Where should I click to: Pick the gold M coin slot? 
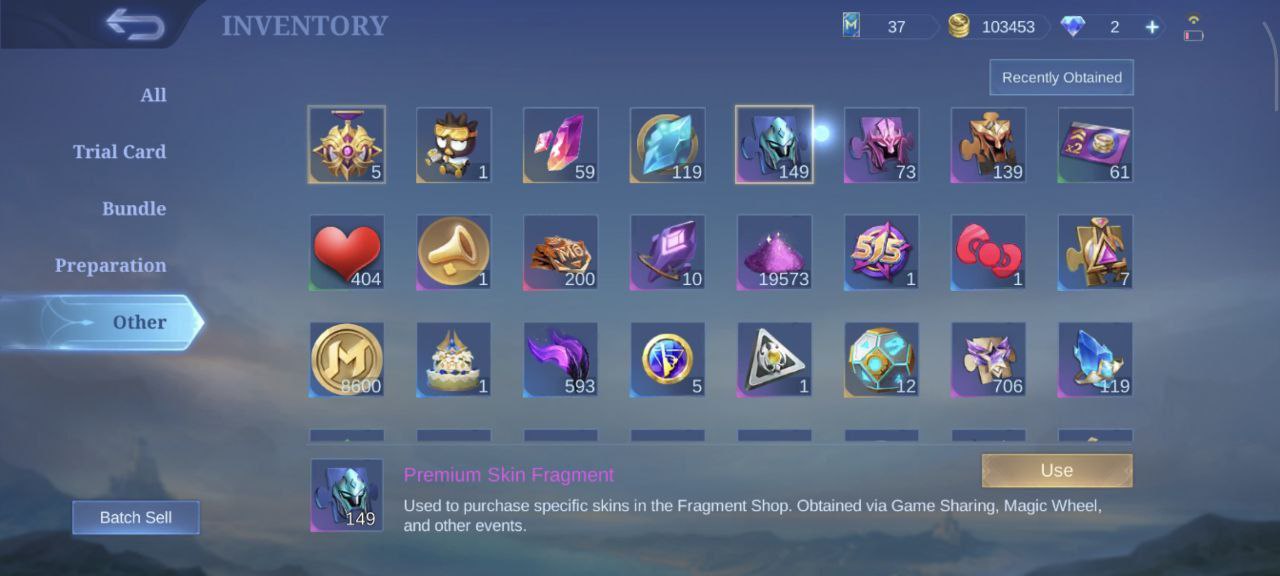(347, 359)
